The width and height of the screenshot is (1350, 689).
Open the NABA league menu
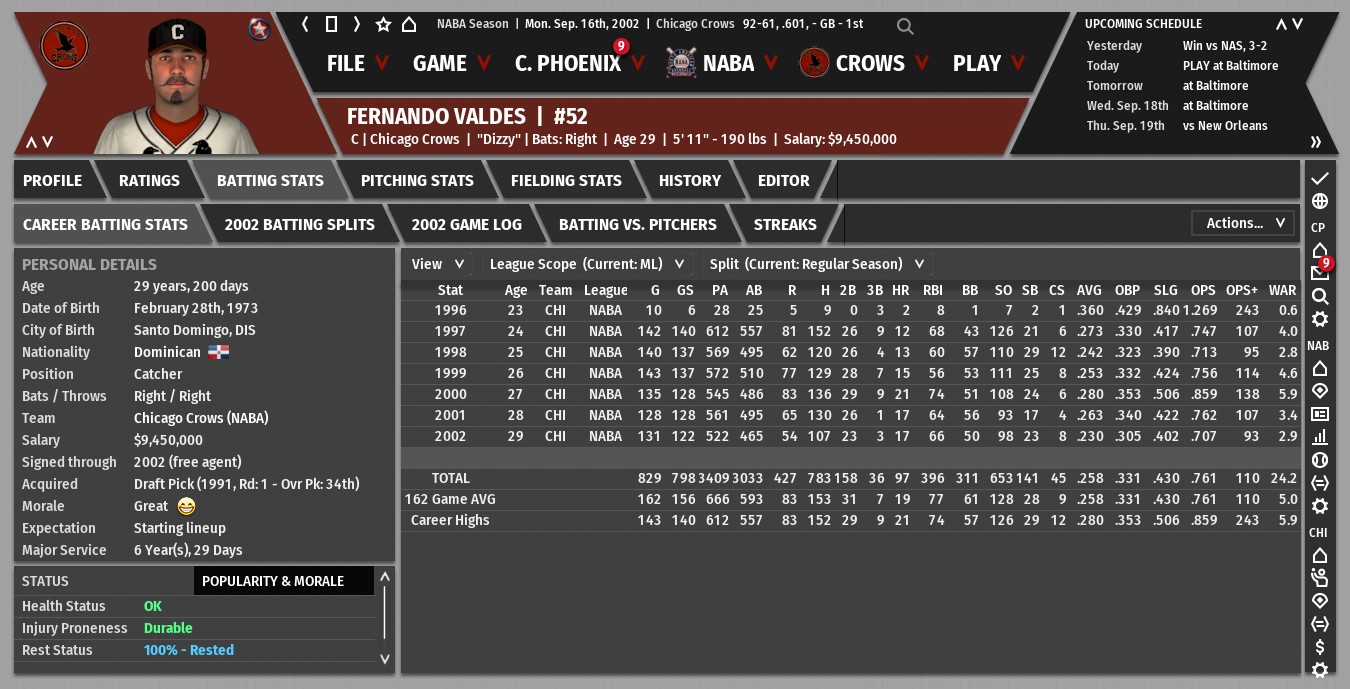tap(727, 63)
